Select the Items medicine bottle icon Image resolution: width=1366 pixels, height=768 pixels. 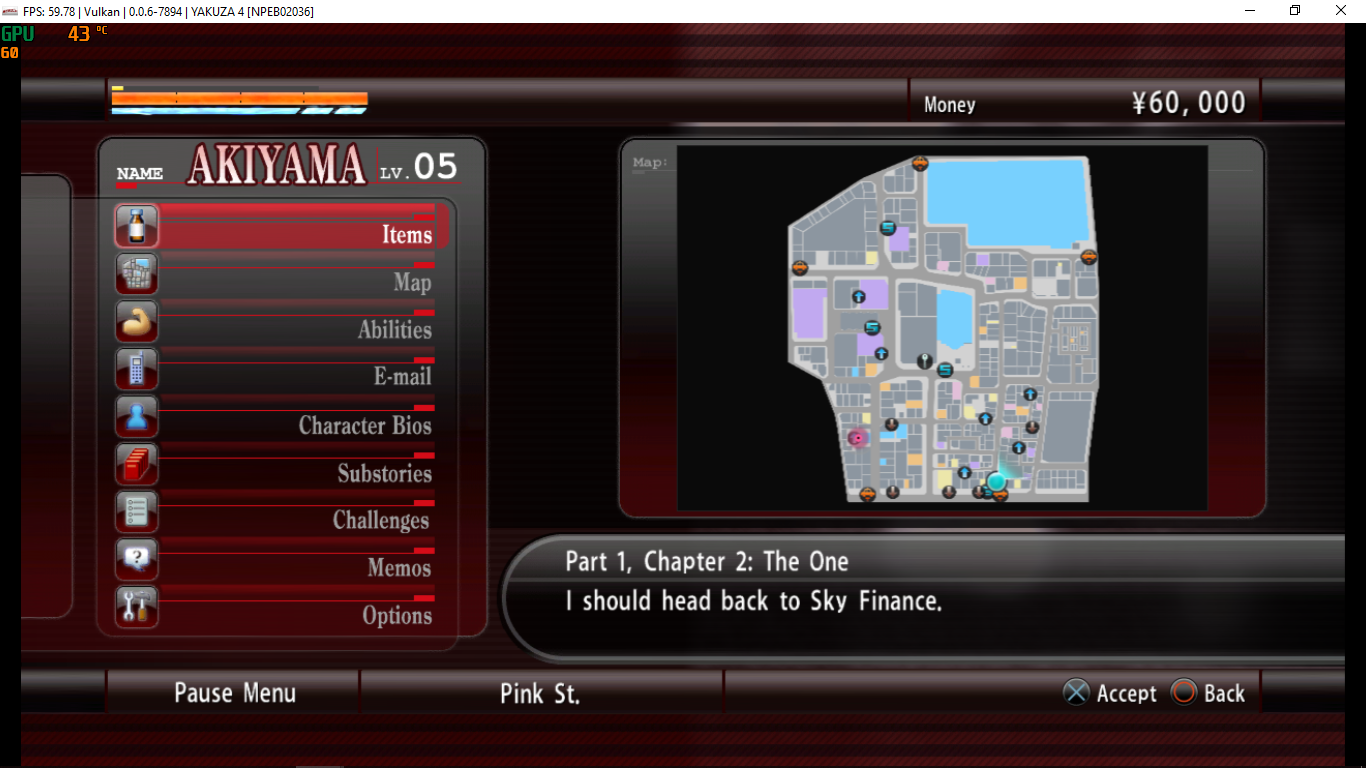[136, 226]
